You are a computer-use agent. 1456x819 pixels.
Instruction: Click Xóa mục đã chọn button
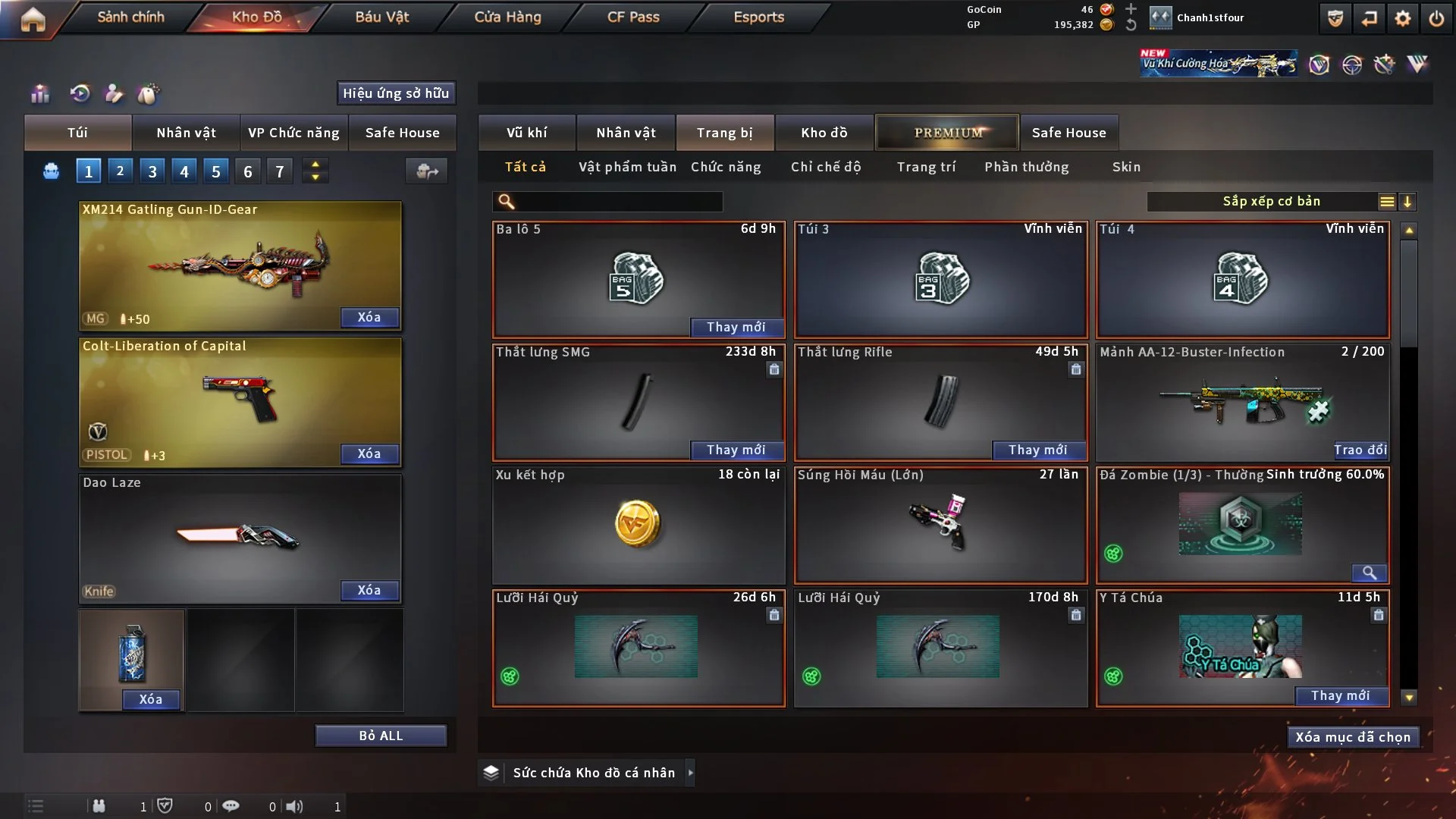[x=1353, y=737]
